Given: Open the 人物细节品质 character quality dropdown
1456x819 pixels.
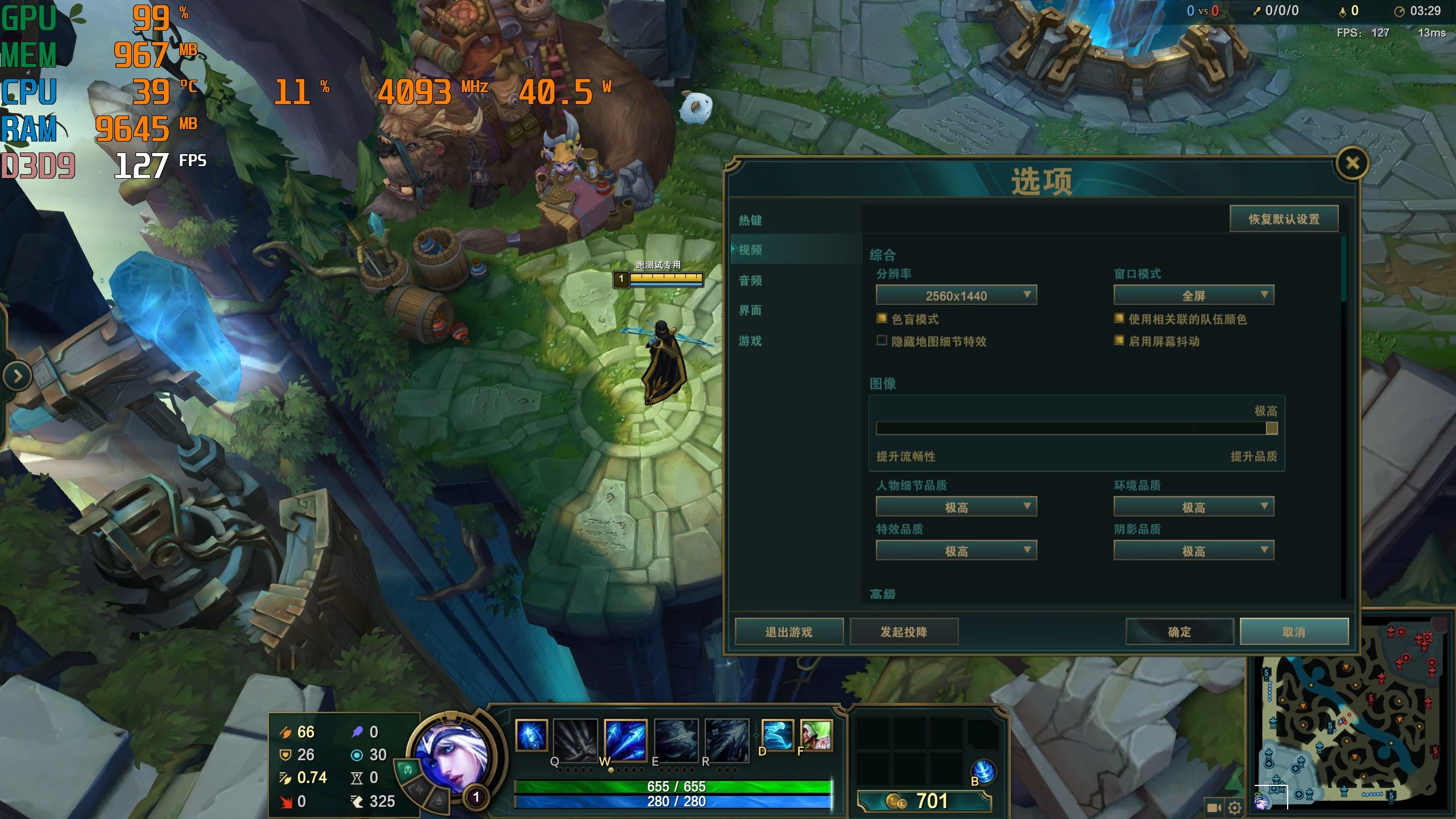Looking at the screenshot, I should [956, 507].
